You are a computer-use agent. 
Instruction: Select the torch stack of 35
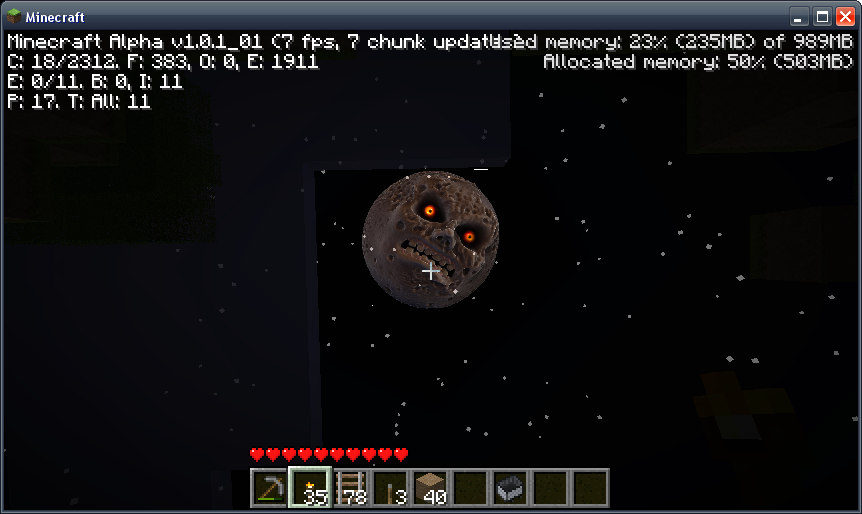point(309,488)
